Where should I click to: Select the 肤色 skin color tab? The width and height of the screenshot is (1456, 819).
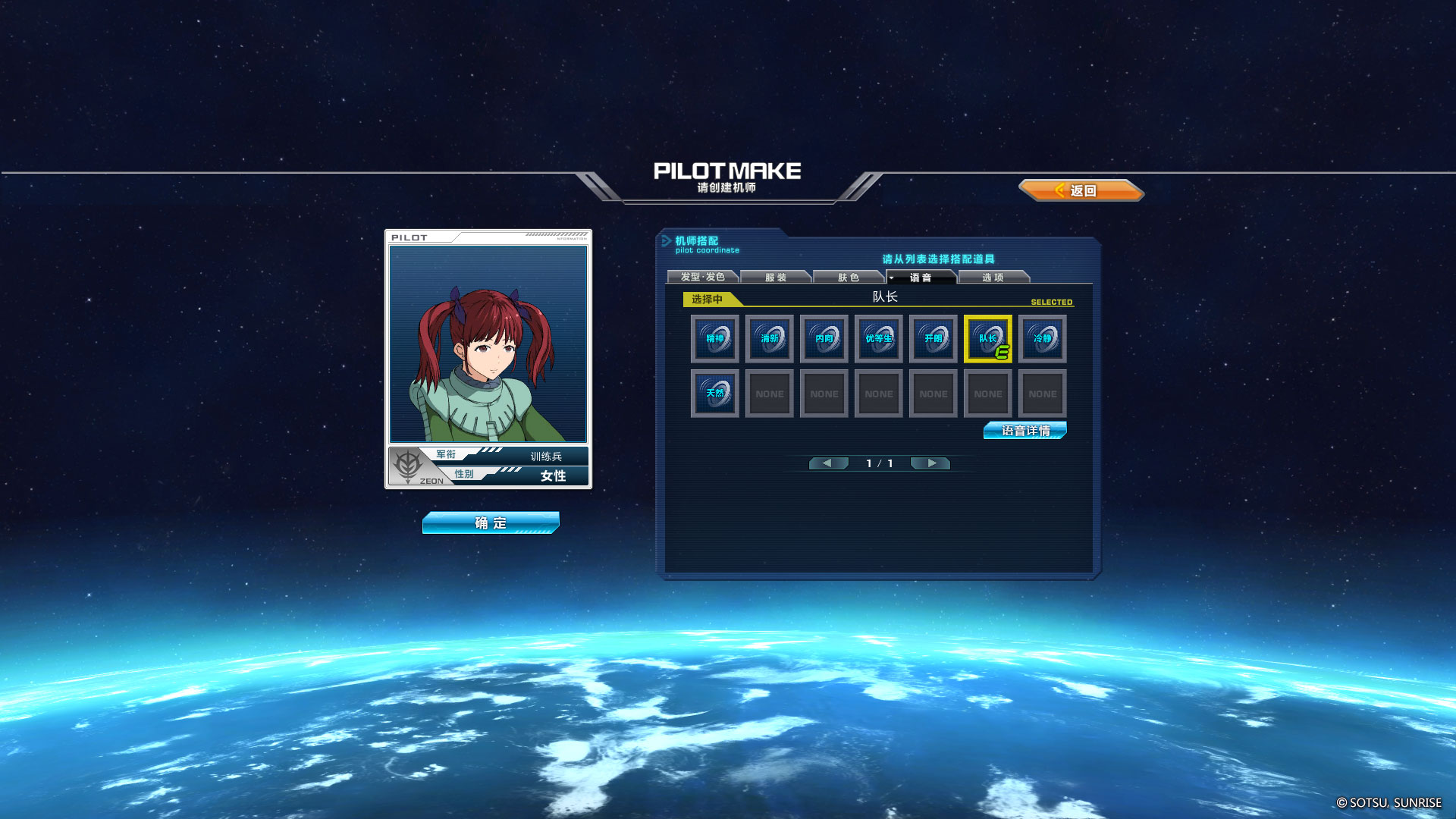[848, 278]
